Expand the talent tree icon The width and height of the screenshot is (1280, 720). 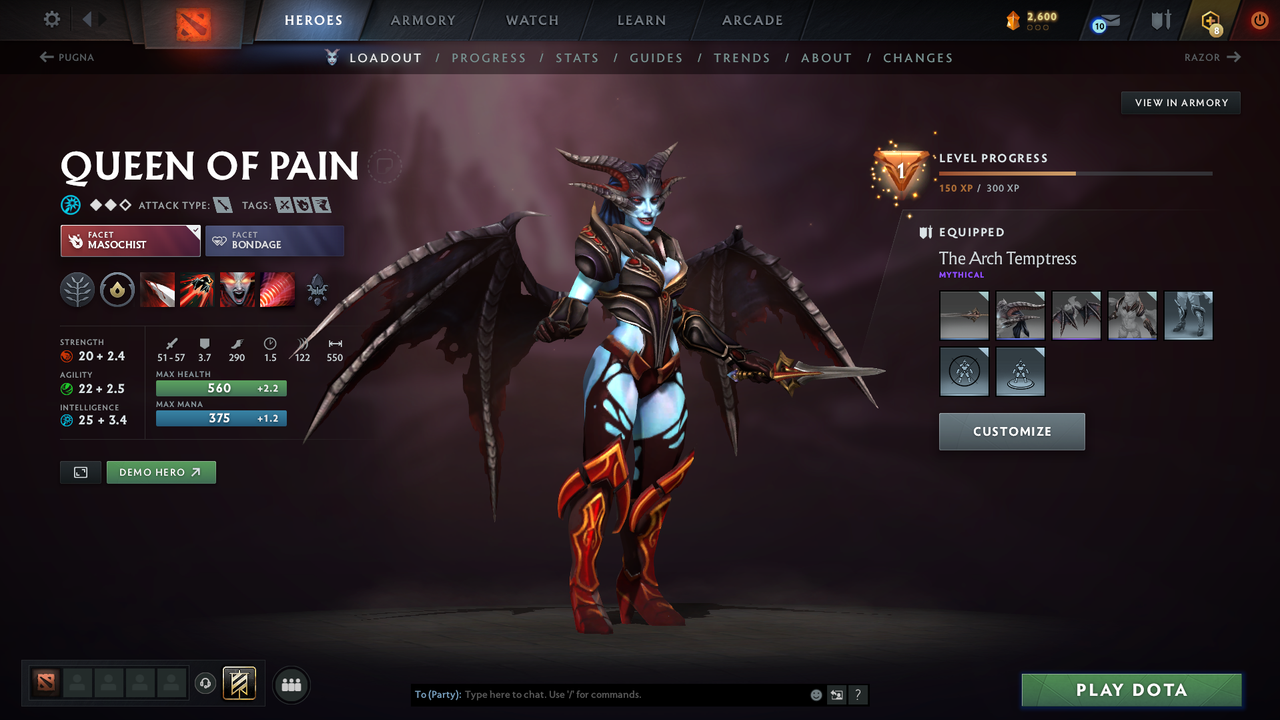tap(318, 290)
